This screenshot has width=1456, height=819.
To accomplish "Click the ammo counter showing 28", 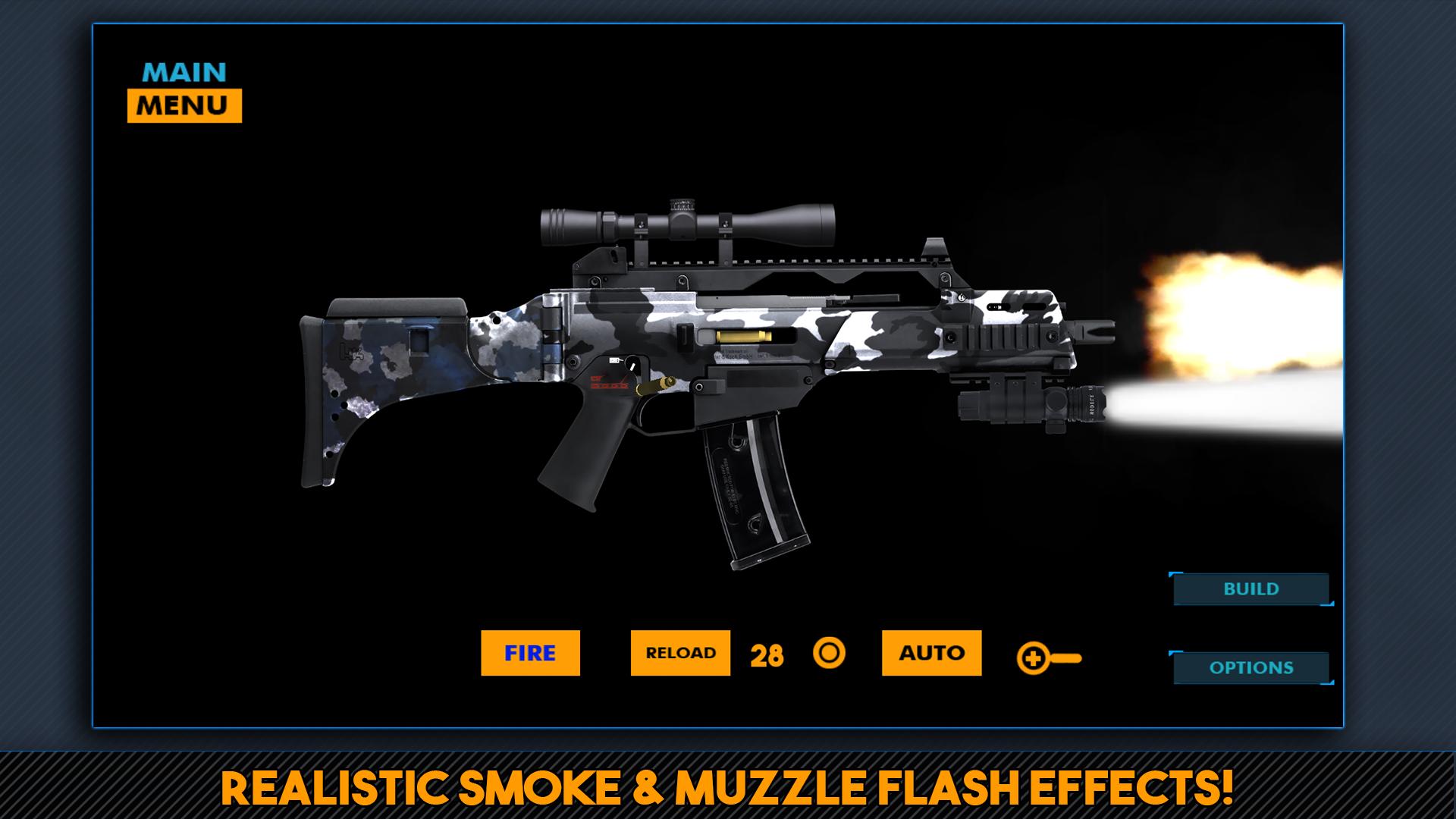I will [766, 653].
